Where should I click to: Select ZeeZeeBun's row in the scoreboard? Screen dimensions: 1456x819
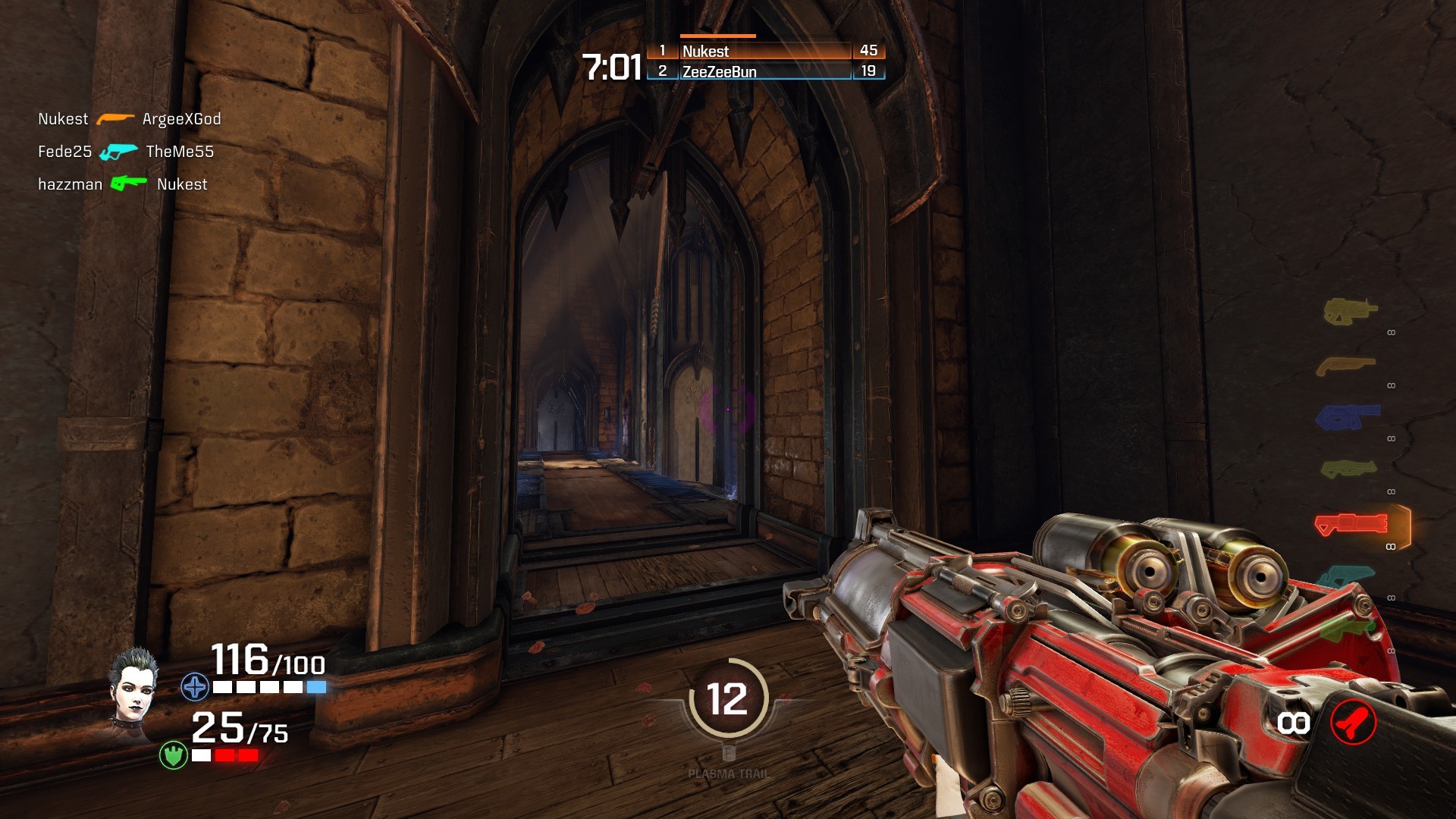point(766,71)
